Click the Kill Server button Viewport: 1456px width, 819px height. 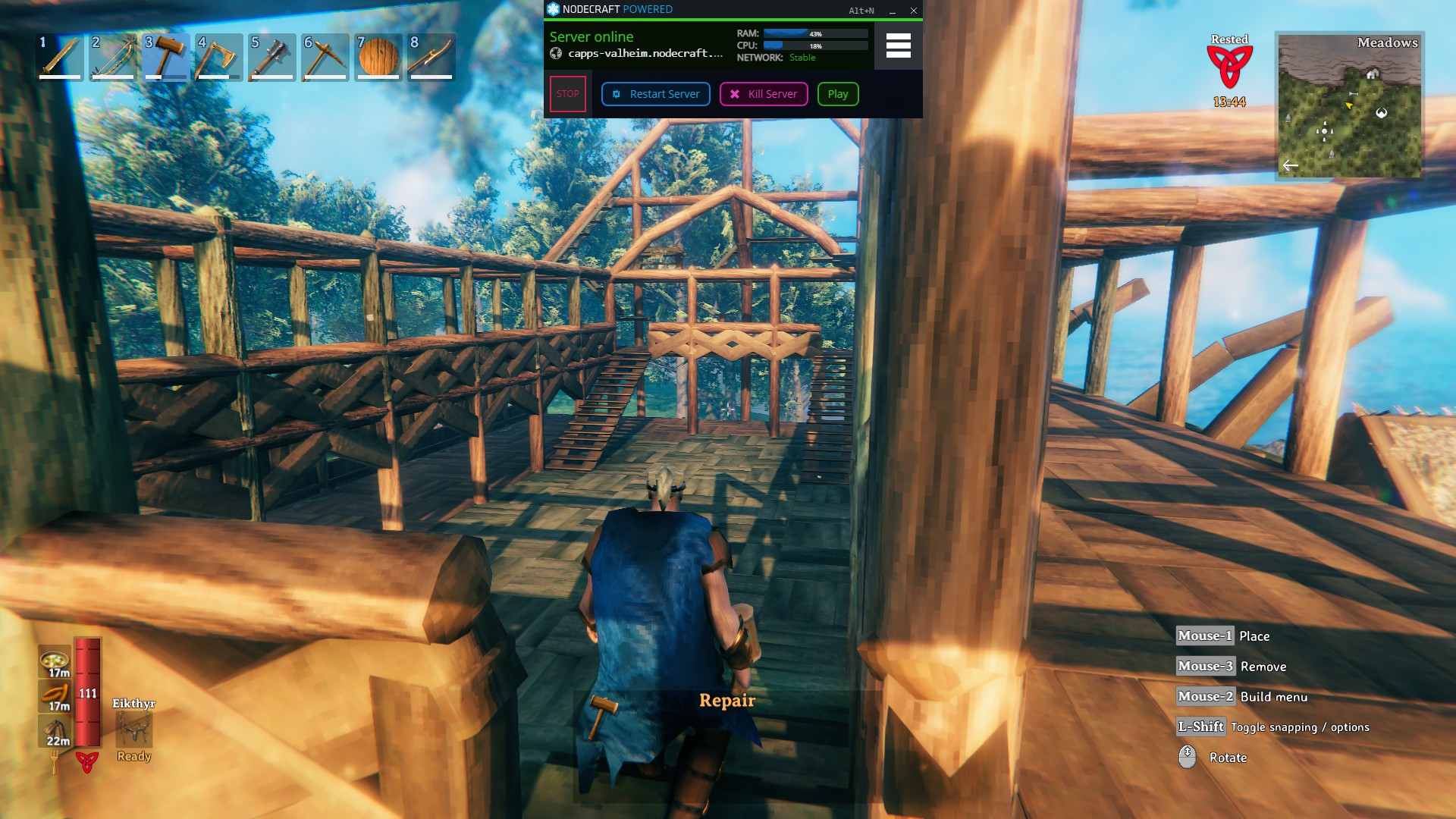click(763, 93)
